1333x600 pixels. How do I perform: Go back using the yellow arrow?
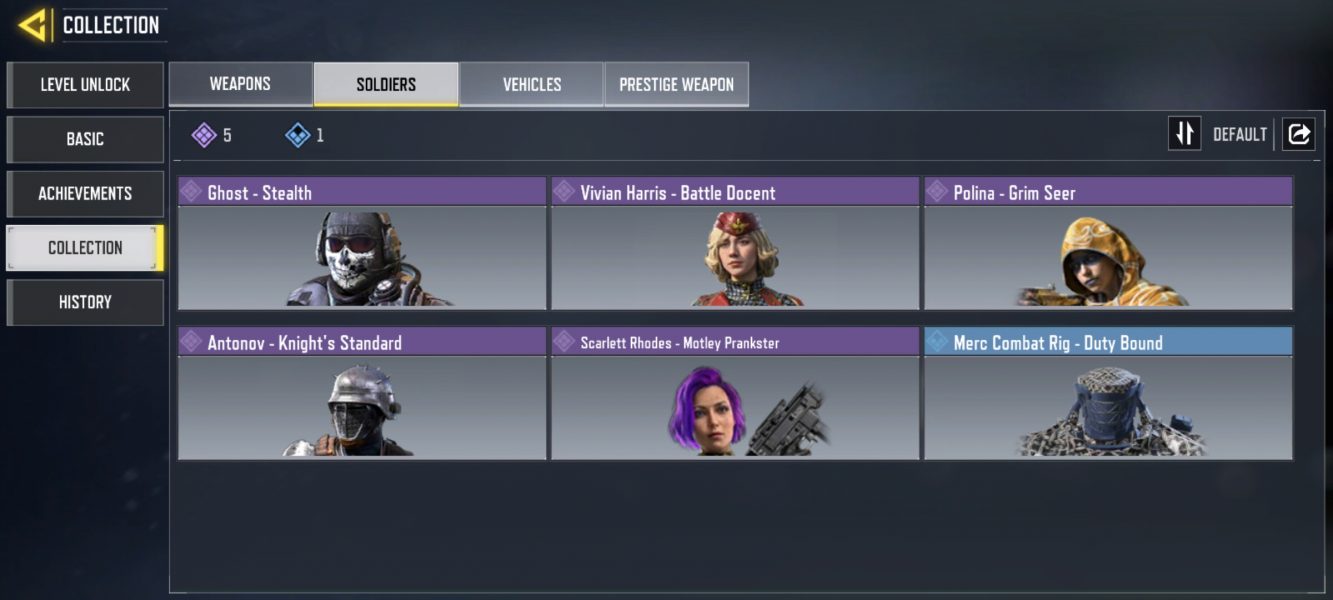tap(33, 25)
